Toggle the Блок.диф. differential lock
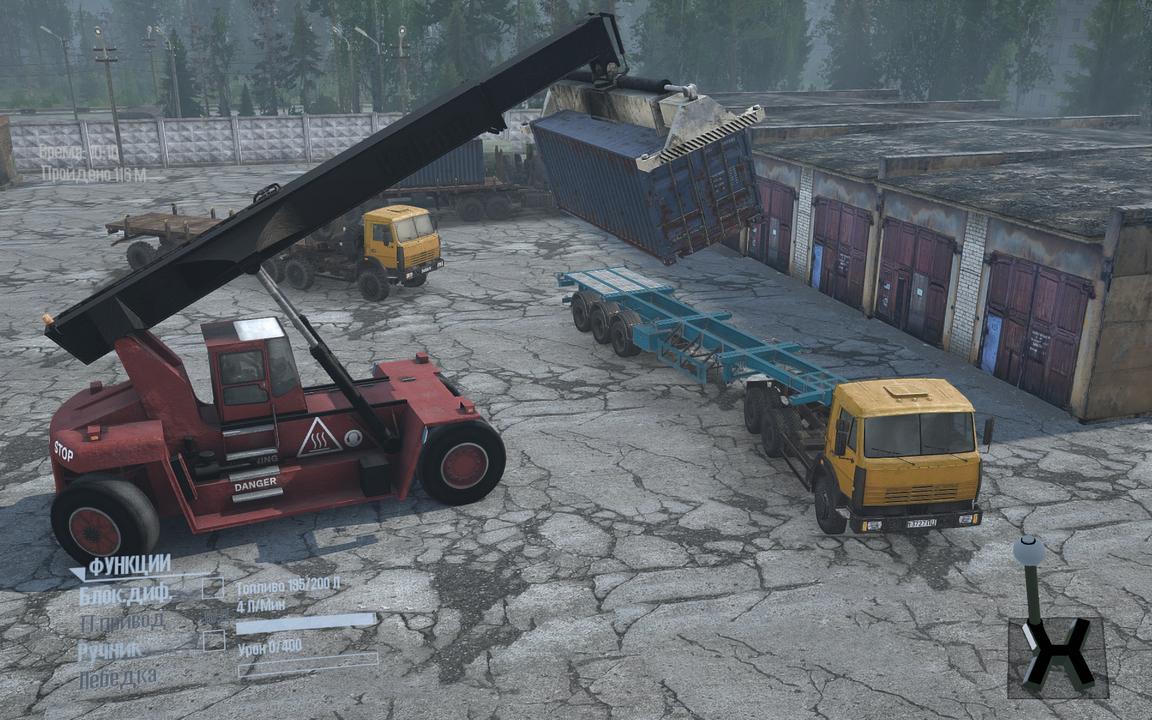The height and width of the screenshot is (720, 1152). click(125, 595)
